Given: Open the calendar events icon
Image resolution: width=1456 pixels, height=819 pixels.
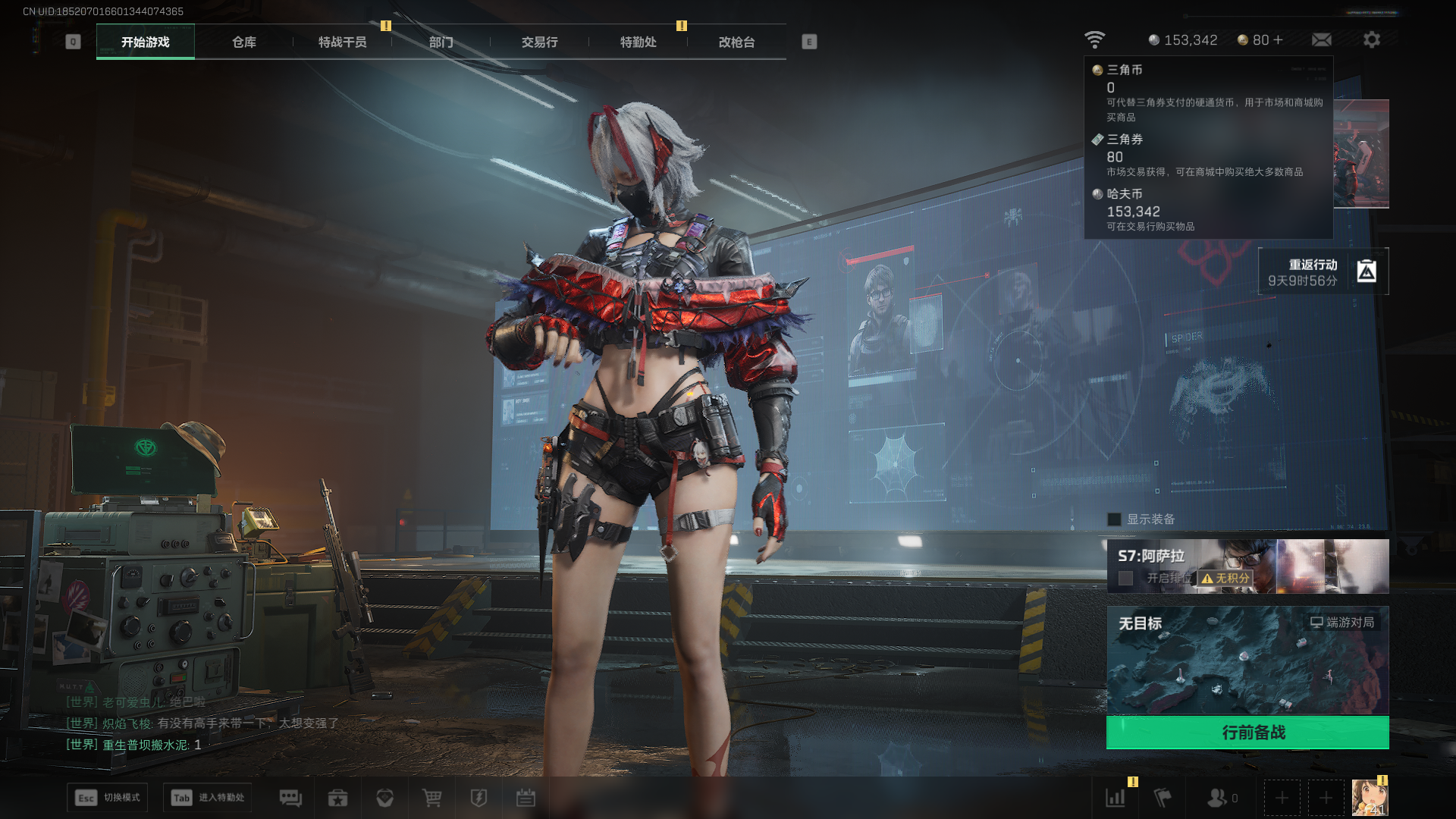Looking at the screenshot, I should (526, 798).
